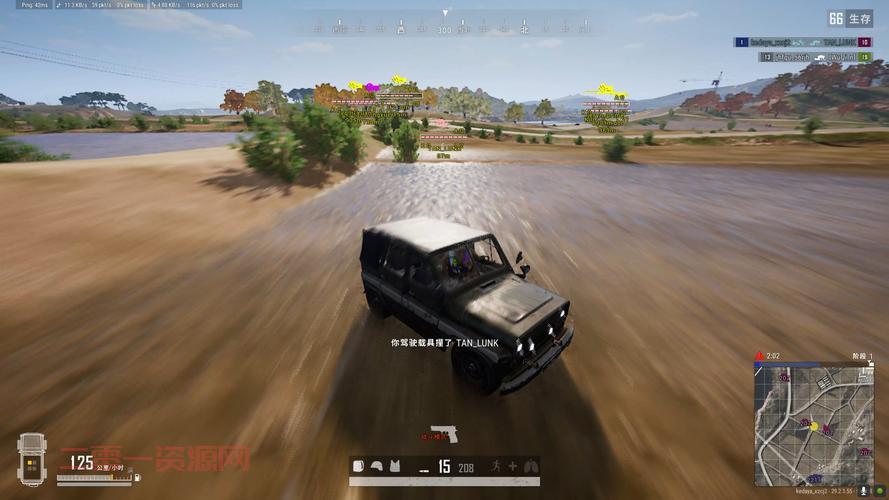Click the vehicle seat layout icon
Viewport: 889px width, 500px height.
click(32, 459)
